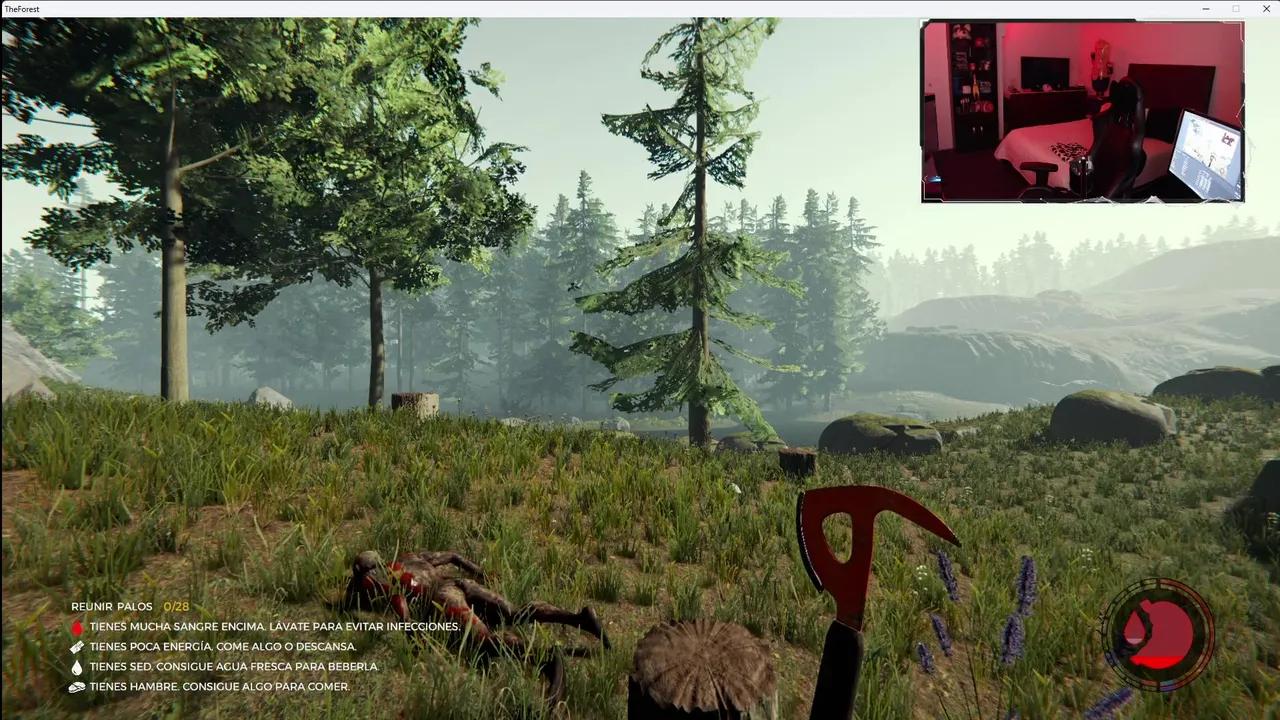This screenshot has width=1280, height=720.
Task: Click the thirst water droplet icon
Action: (x=78, y=666)
